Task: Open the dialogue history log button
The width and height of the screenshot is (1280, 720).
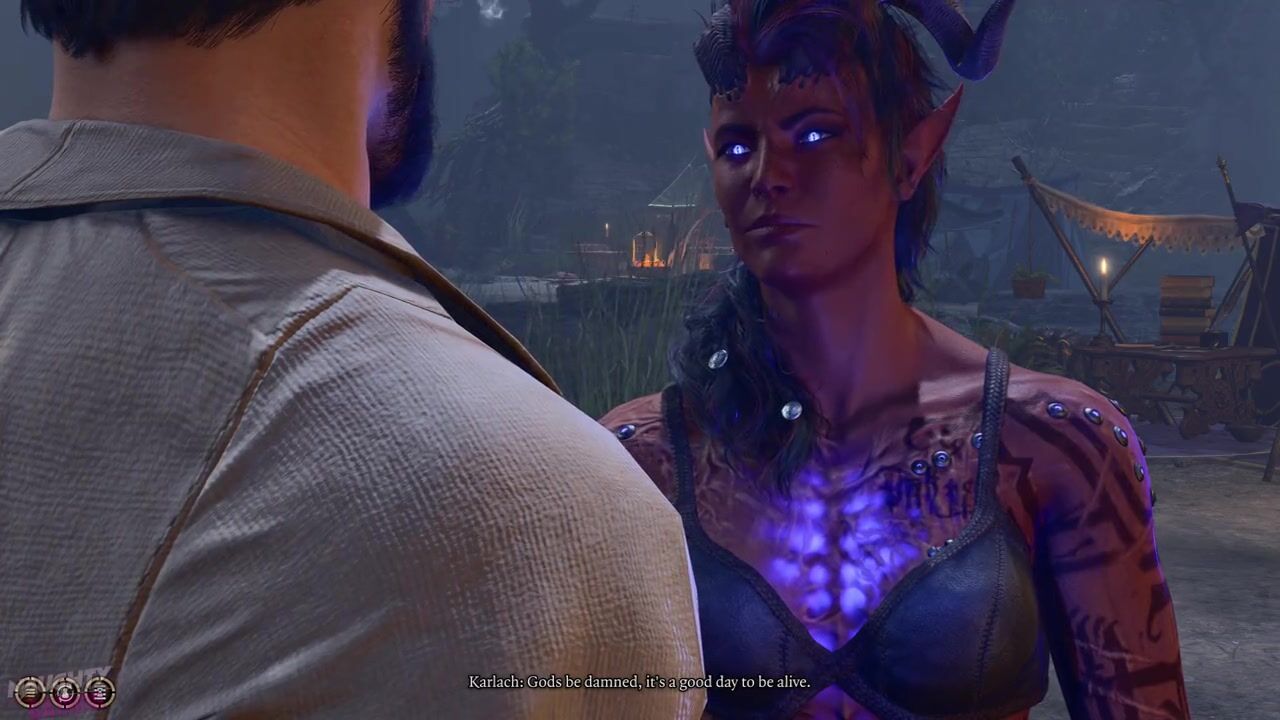Action: pos(30,691)
